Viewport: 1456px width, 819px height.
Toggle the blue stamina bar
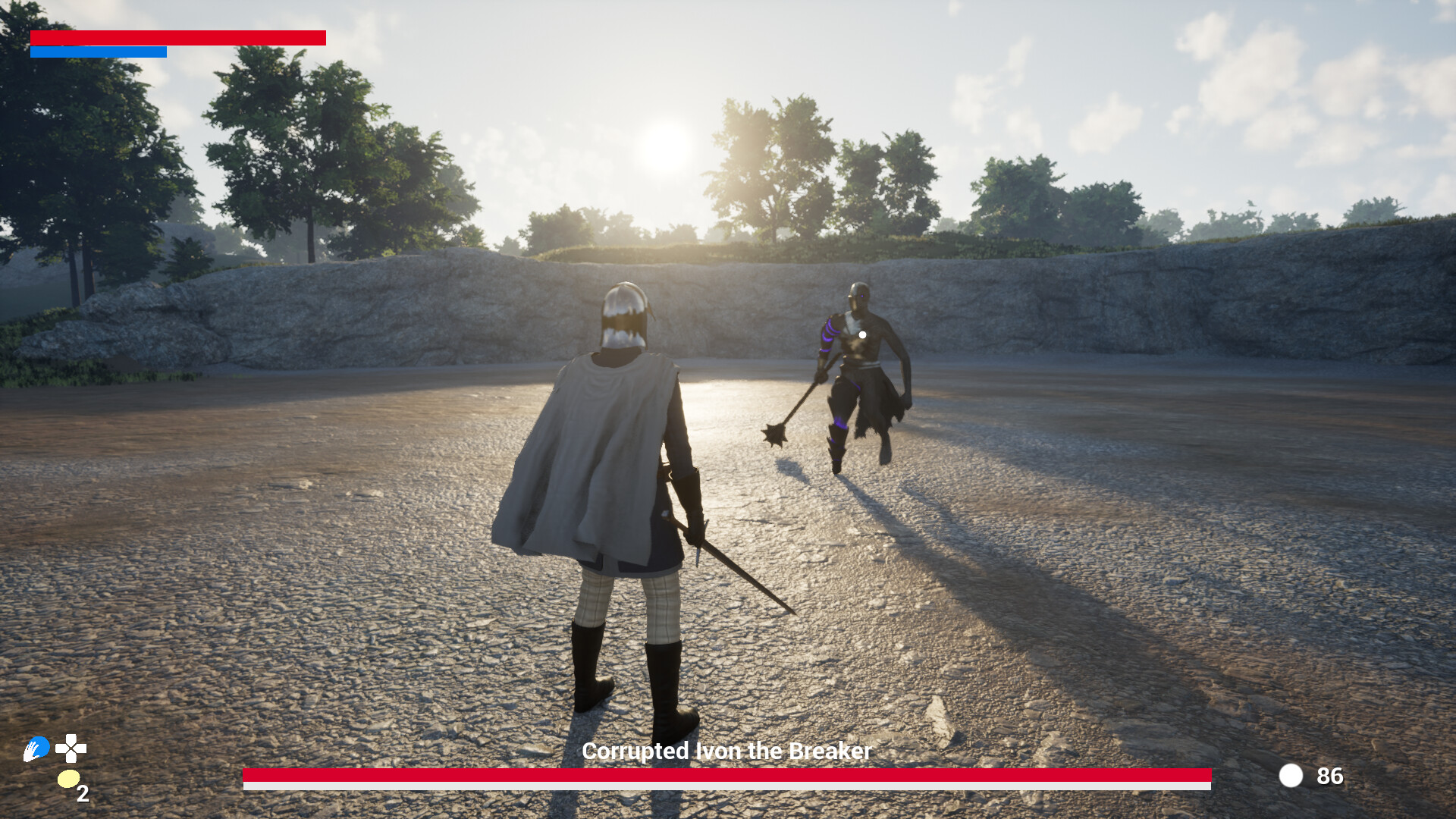(99, 52)
